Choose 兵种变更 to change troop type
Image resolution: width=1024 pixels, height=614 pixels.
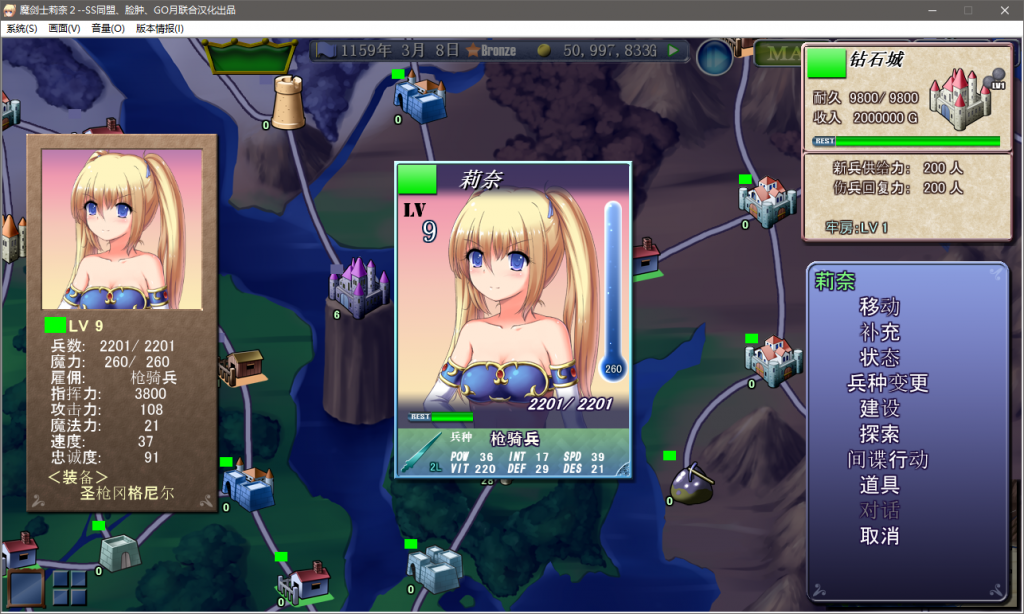click(x=888, y=383)
